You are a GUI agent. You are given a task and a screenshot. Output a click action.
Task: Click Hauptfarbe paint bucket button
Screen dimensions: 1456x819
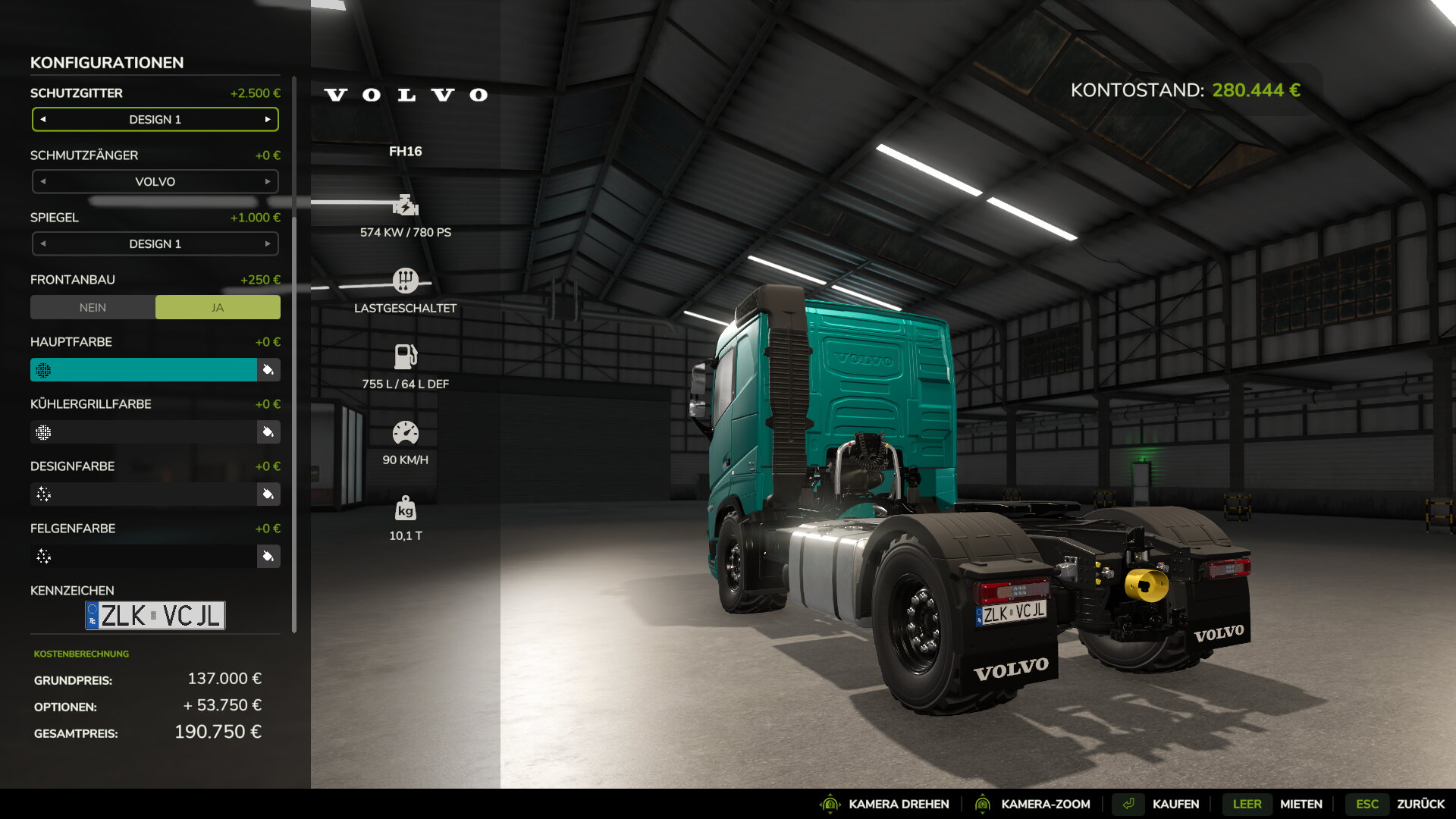pos(268,370)
